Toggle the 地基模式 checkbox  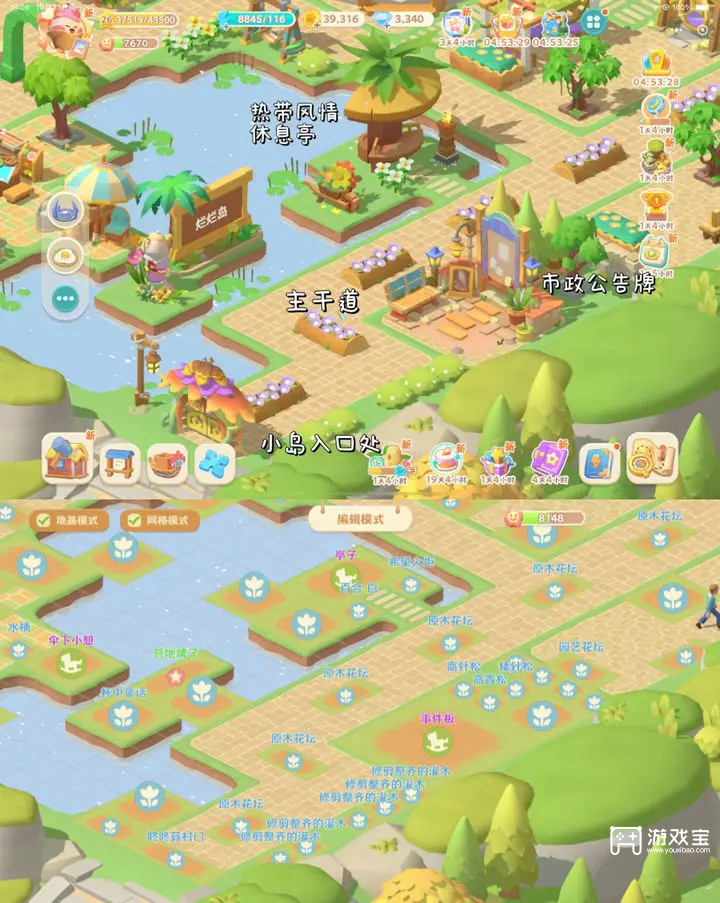pos(42,520)
